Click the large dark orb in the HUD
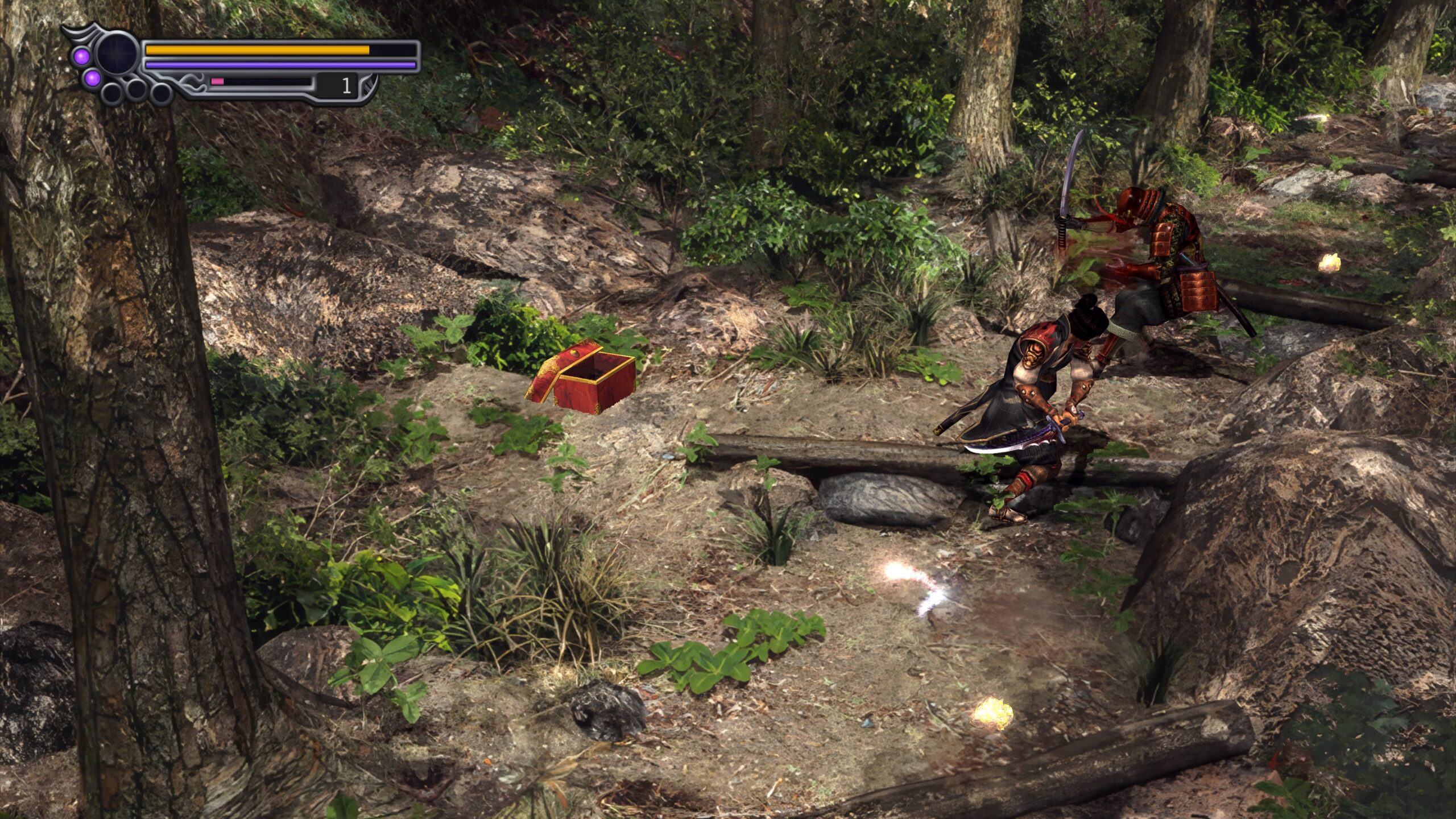This screenshot has height=819, width=1456. (x=117, y=53)
